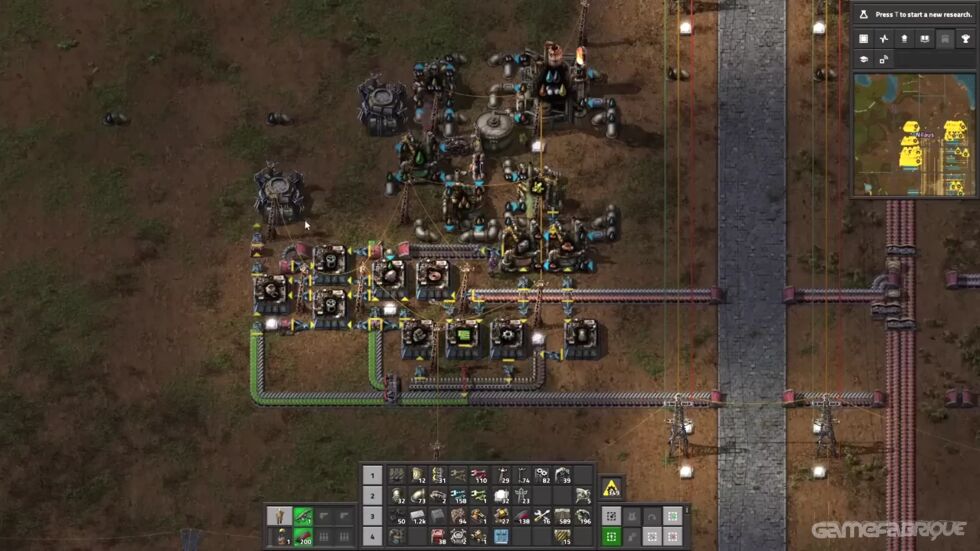Open the achievements trophy shortcut
The image size is (980, 551).
[965, 39]
